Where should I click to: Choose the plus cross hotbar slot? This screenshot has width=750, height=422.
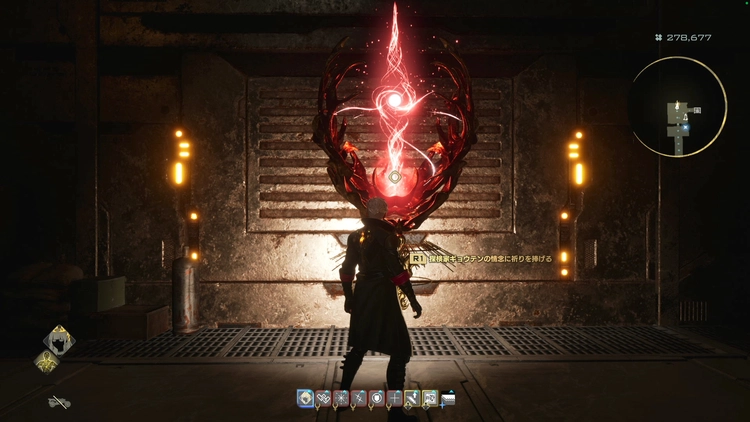pos(393,398)
